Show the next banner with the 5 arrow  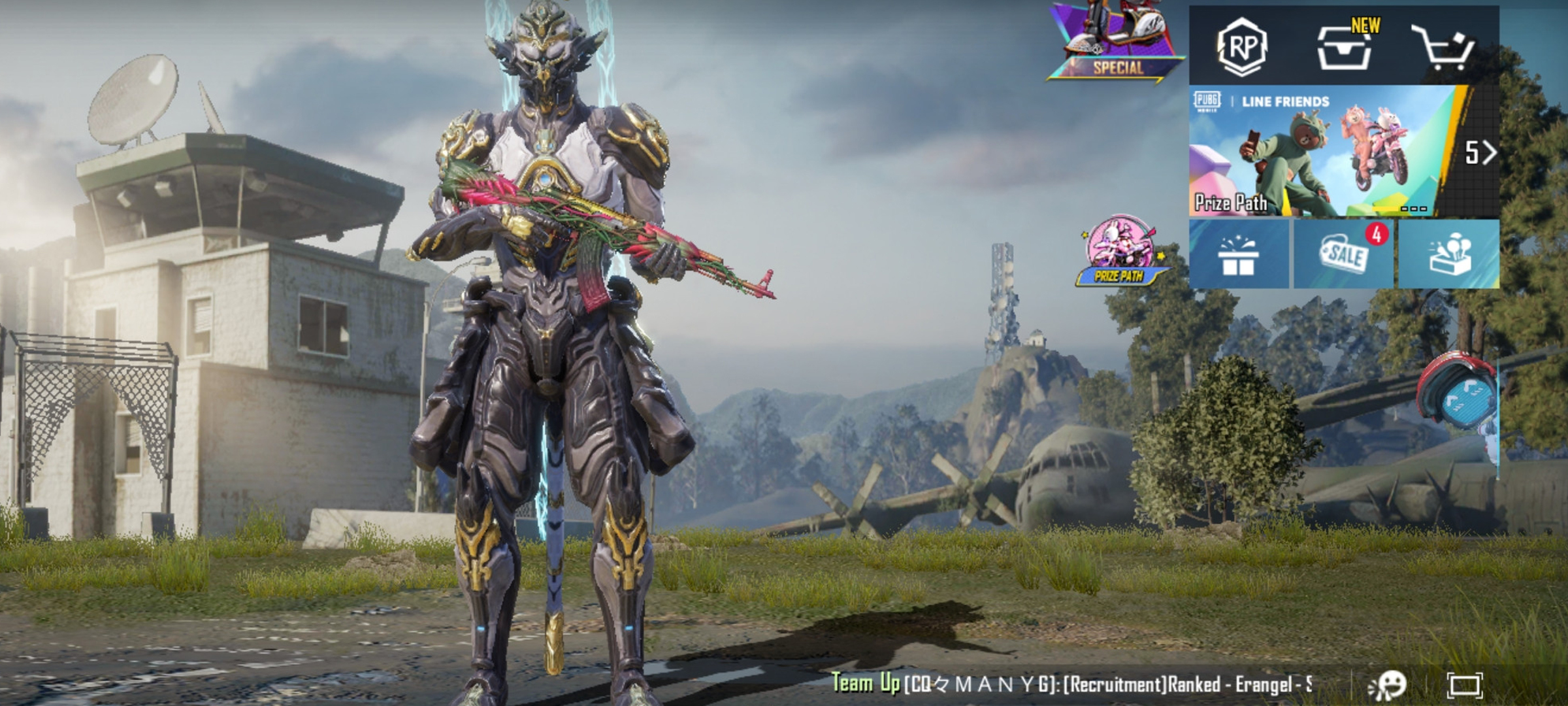(1479, 153)
